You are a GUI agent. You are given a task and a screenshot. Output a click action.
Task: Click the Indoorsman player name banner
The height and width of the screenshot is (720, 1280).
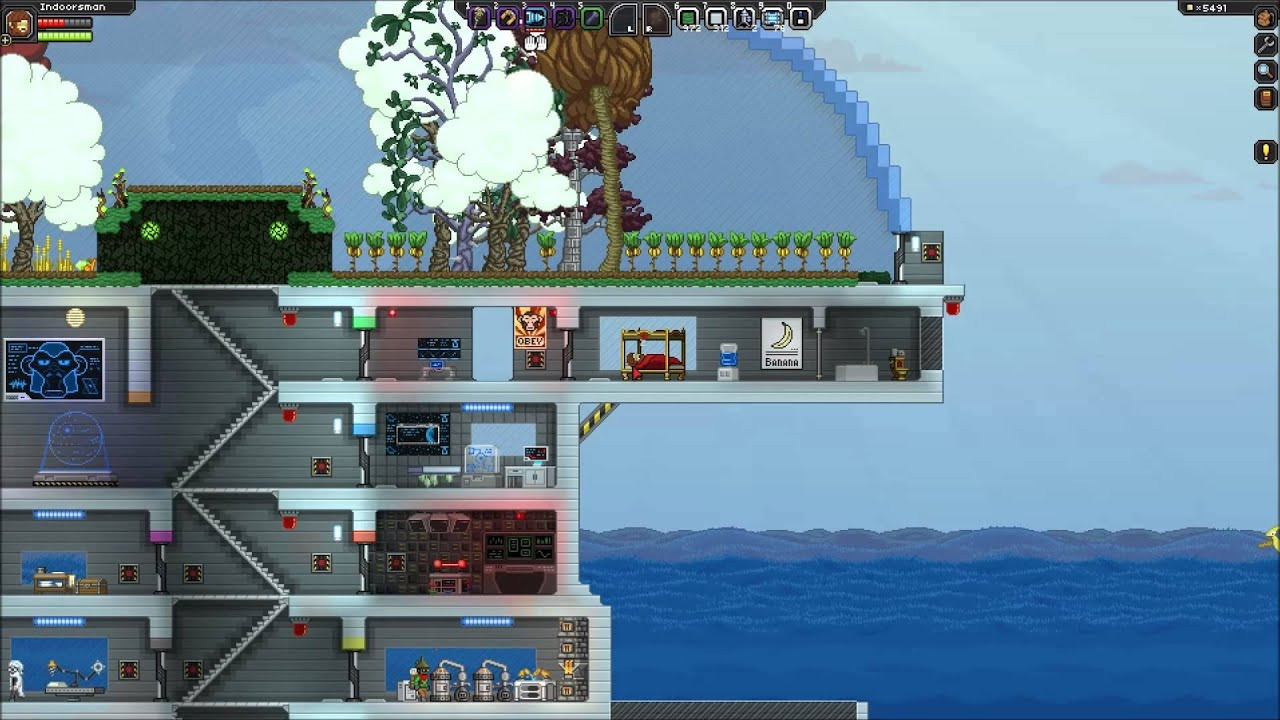coord(73,7)
